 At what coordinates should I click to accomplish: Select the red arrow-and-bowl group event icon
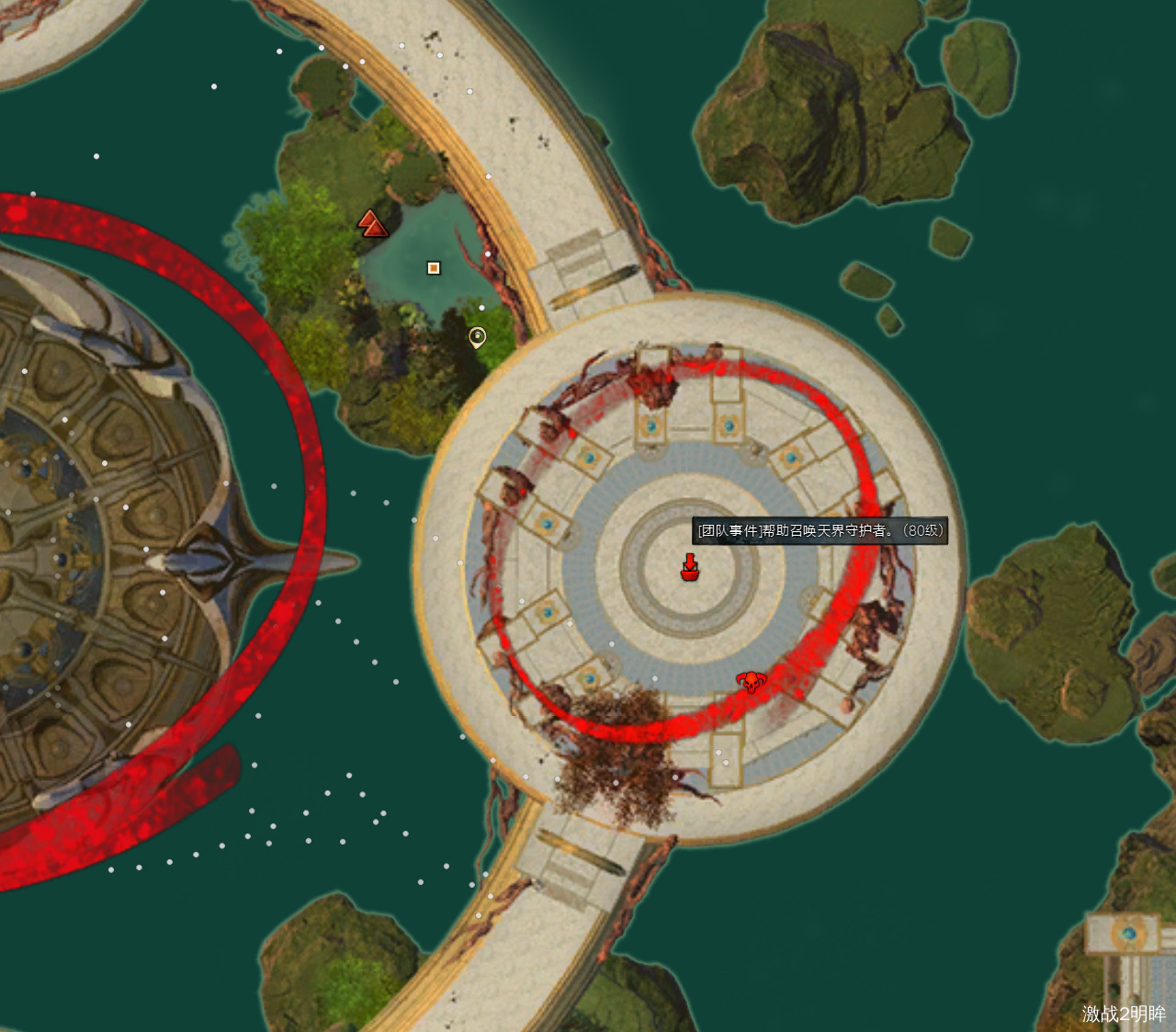coord(690,567)
